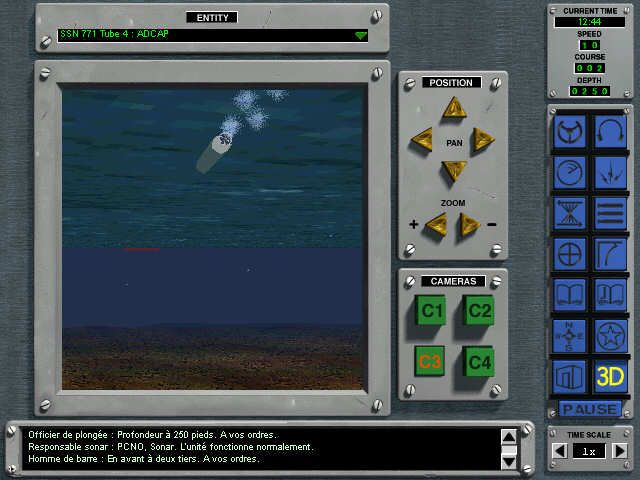Zoom out with the minus arrow
640x480 pixels.
tap(469, 225)
